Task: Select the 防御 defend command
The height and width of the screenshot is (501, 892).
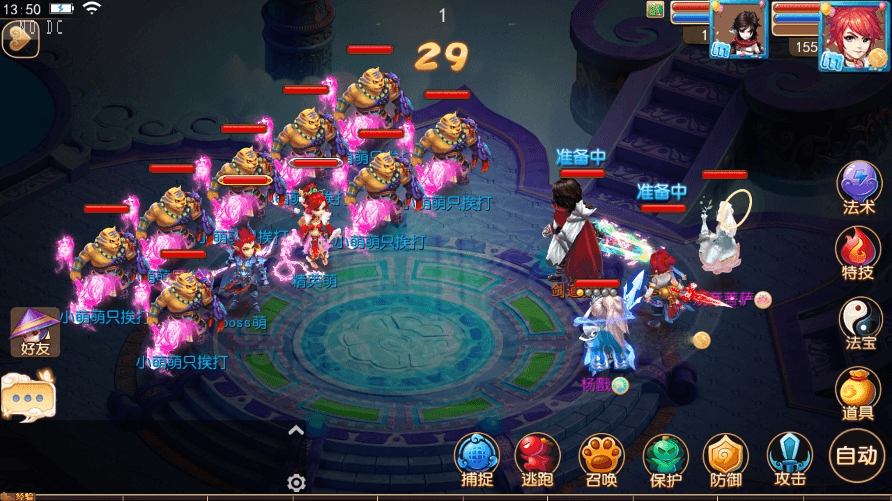Action: [725, 458]
